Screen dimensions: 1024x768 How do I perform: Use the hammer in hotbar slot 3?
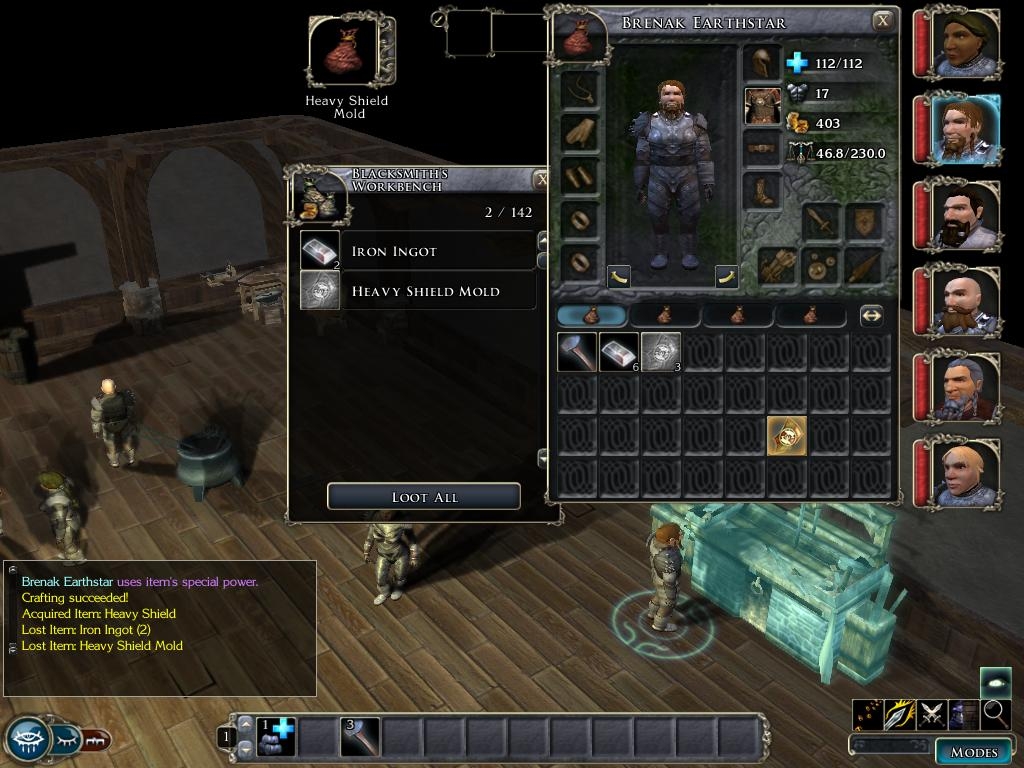click(360, 737)
